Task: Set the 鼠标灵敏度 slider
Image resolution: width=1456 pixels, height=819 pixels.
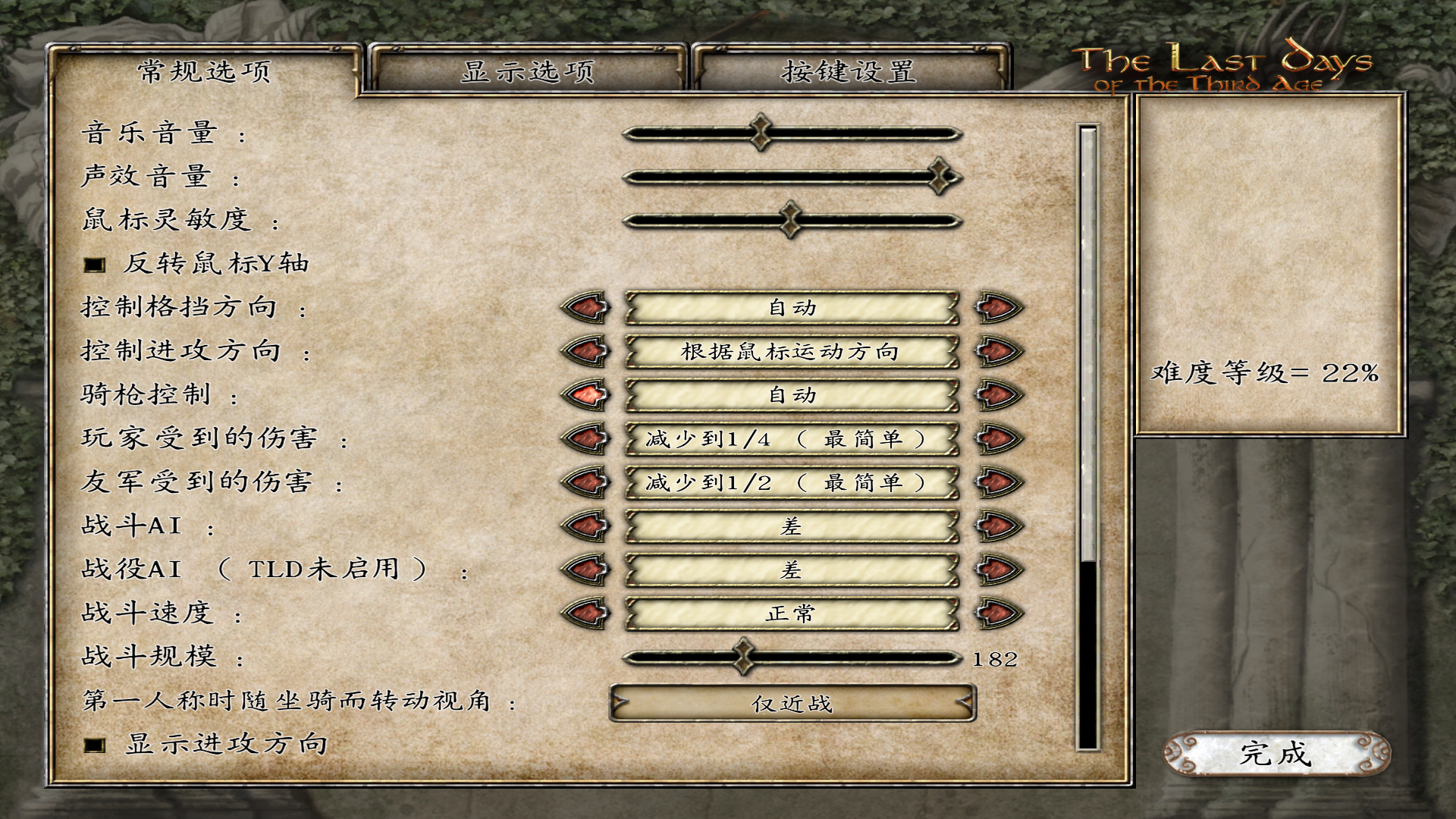Action: point(792,221)
